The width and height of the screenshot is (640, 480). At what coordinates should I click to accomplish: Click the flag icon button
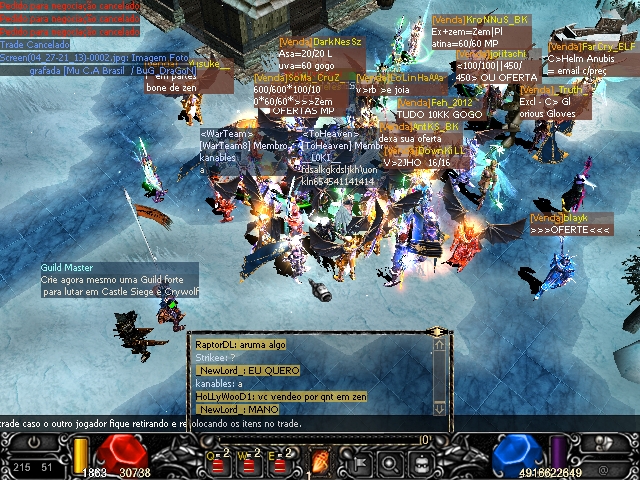[359, 463]
